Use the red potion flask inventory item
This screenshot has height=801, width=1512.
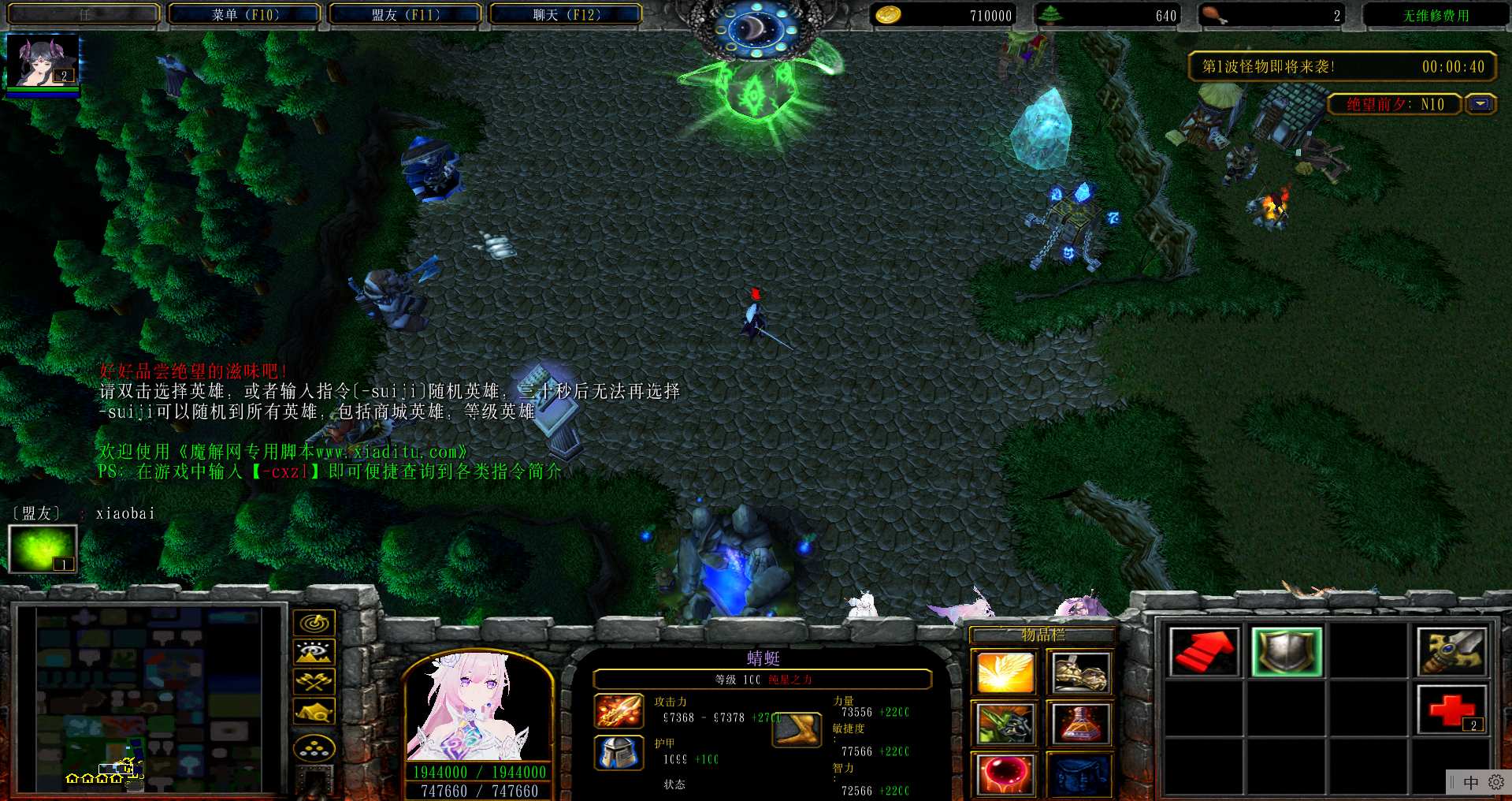click(1081, 723)
